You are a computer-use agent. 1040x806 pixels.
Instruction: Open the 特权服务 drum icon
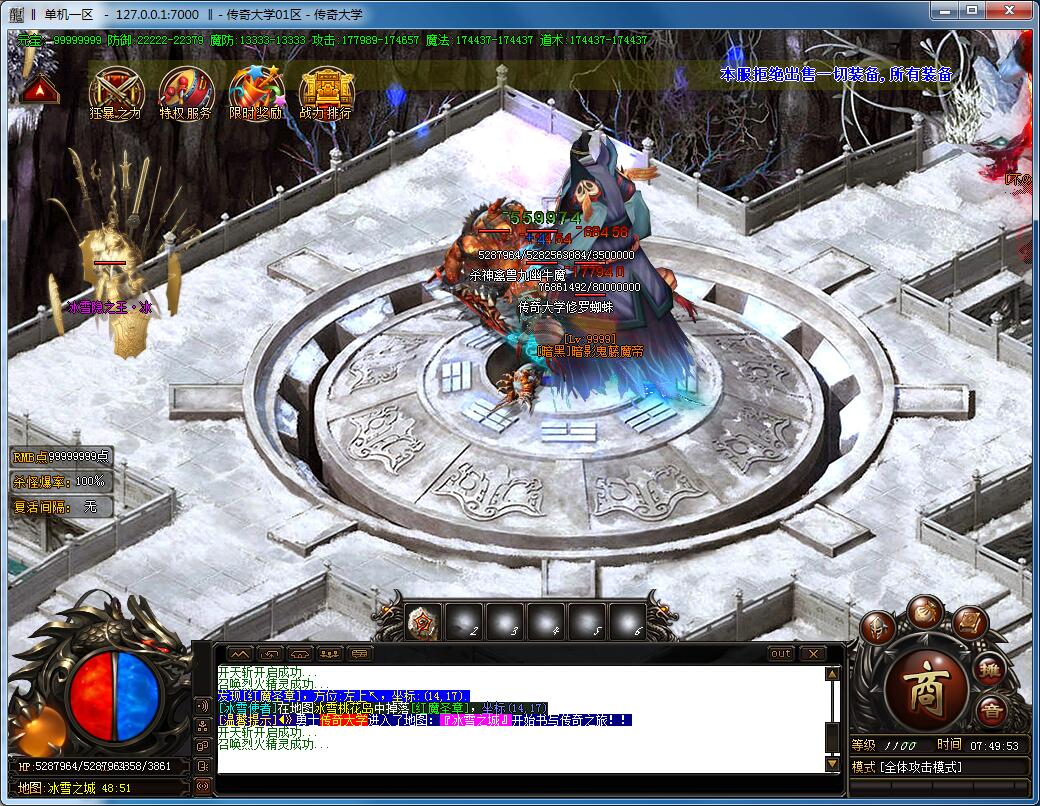[185, 88]
